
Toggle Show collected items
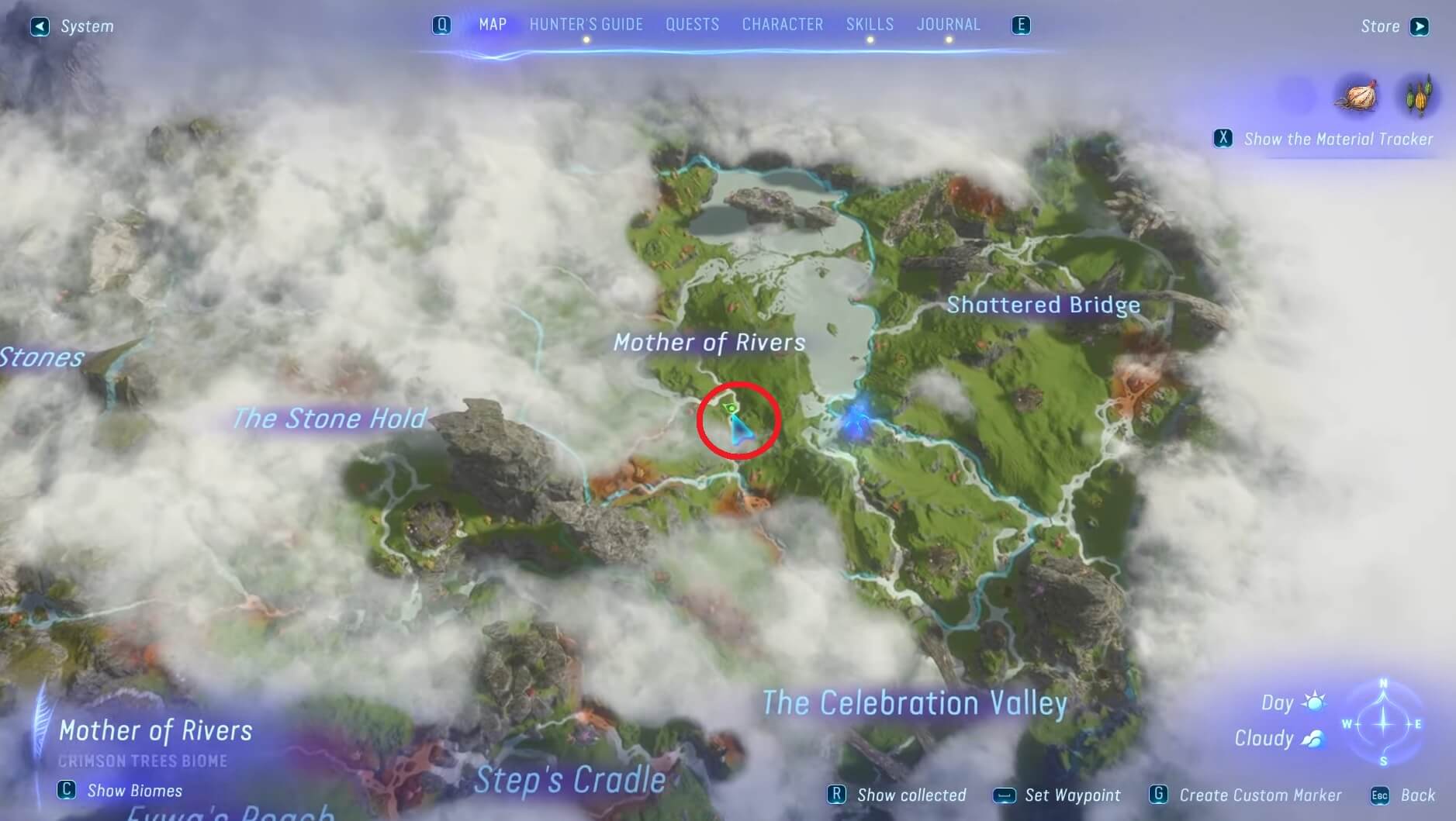click(x=838, y=795)
